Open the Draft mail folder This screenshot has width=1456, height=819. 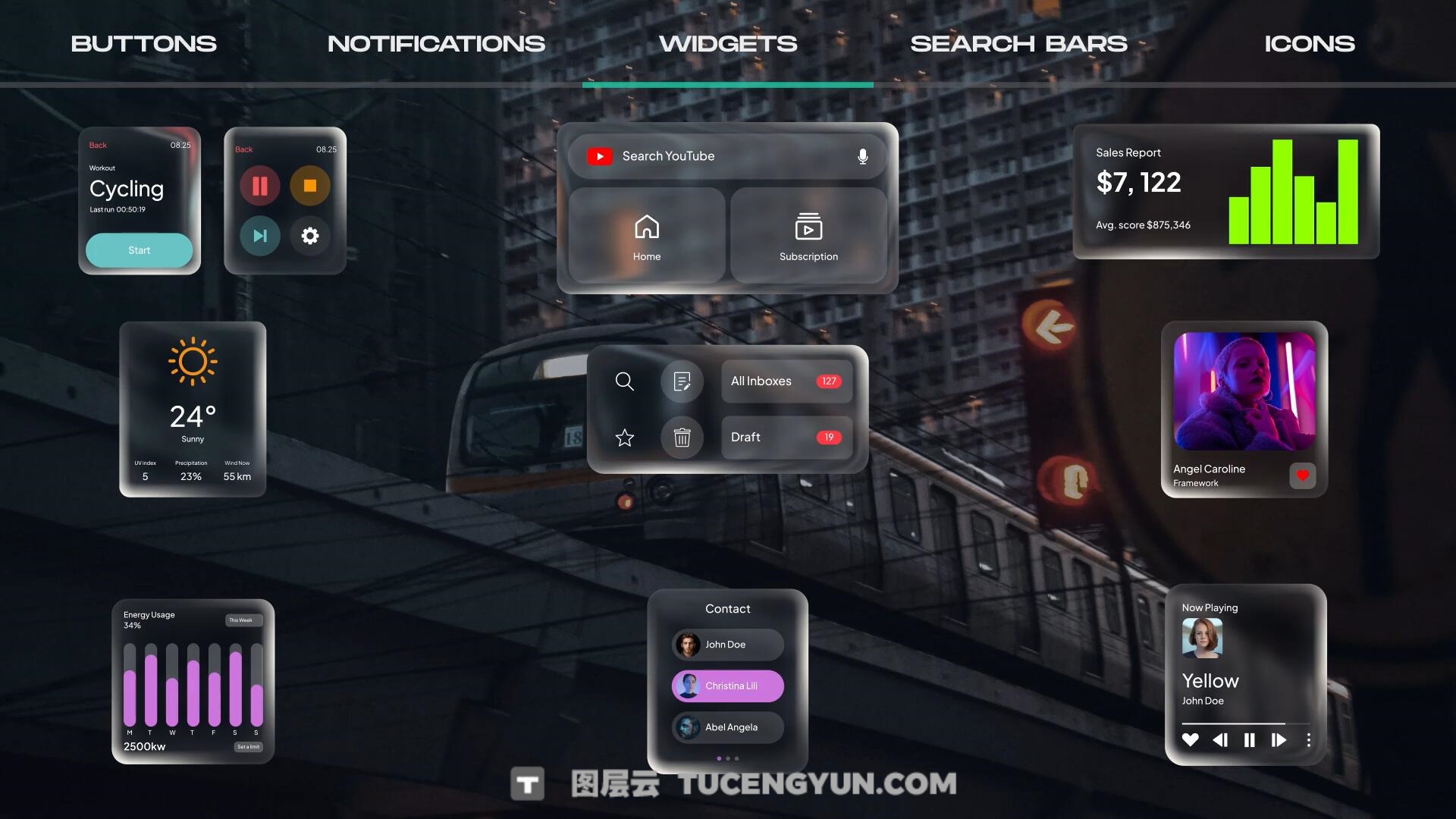tap(786, 438)
